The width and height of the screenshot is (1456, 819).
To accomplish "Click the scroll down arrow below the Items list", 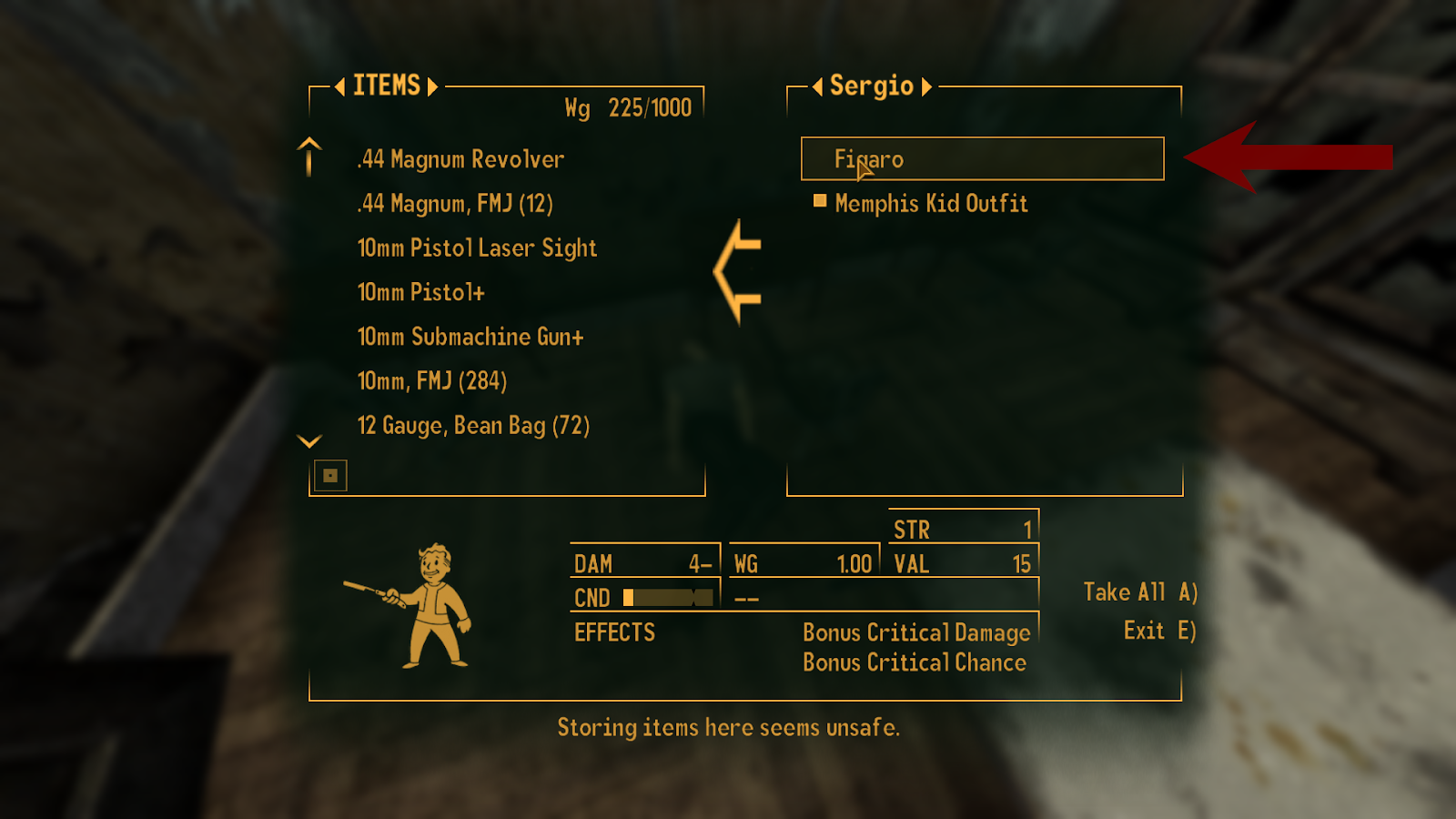I will pos(309,440).
